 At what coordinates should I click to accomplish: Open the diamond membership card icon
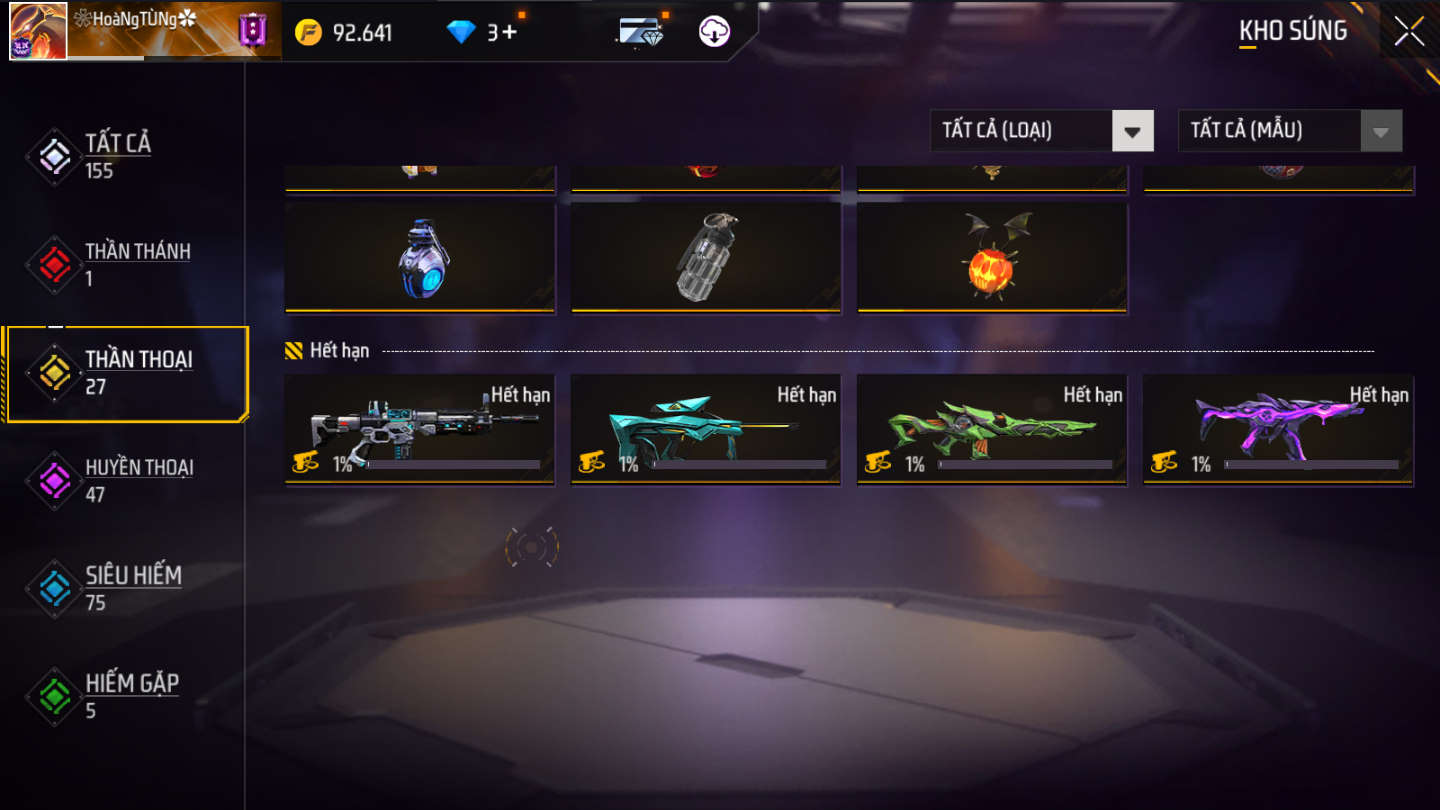point(640,32)
